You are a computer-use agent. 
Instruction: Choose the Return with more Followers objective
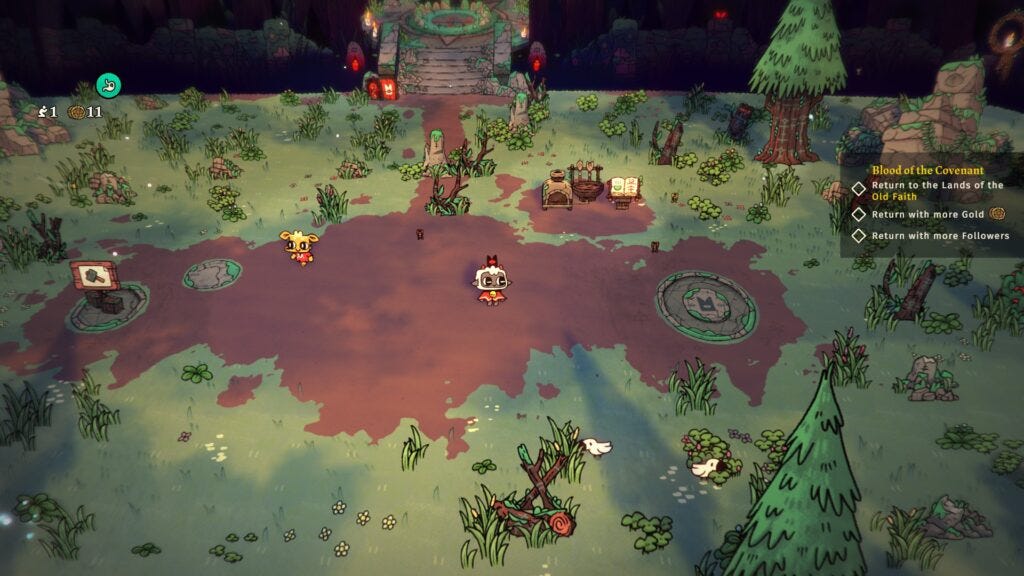pyautogui.click(x=940, y=236)
